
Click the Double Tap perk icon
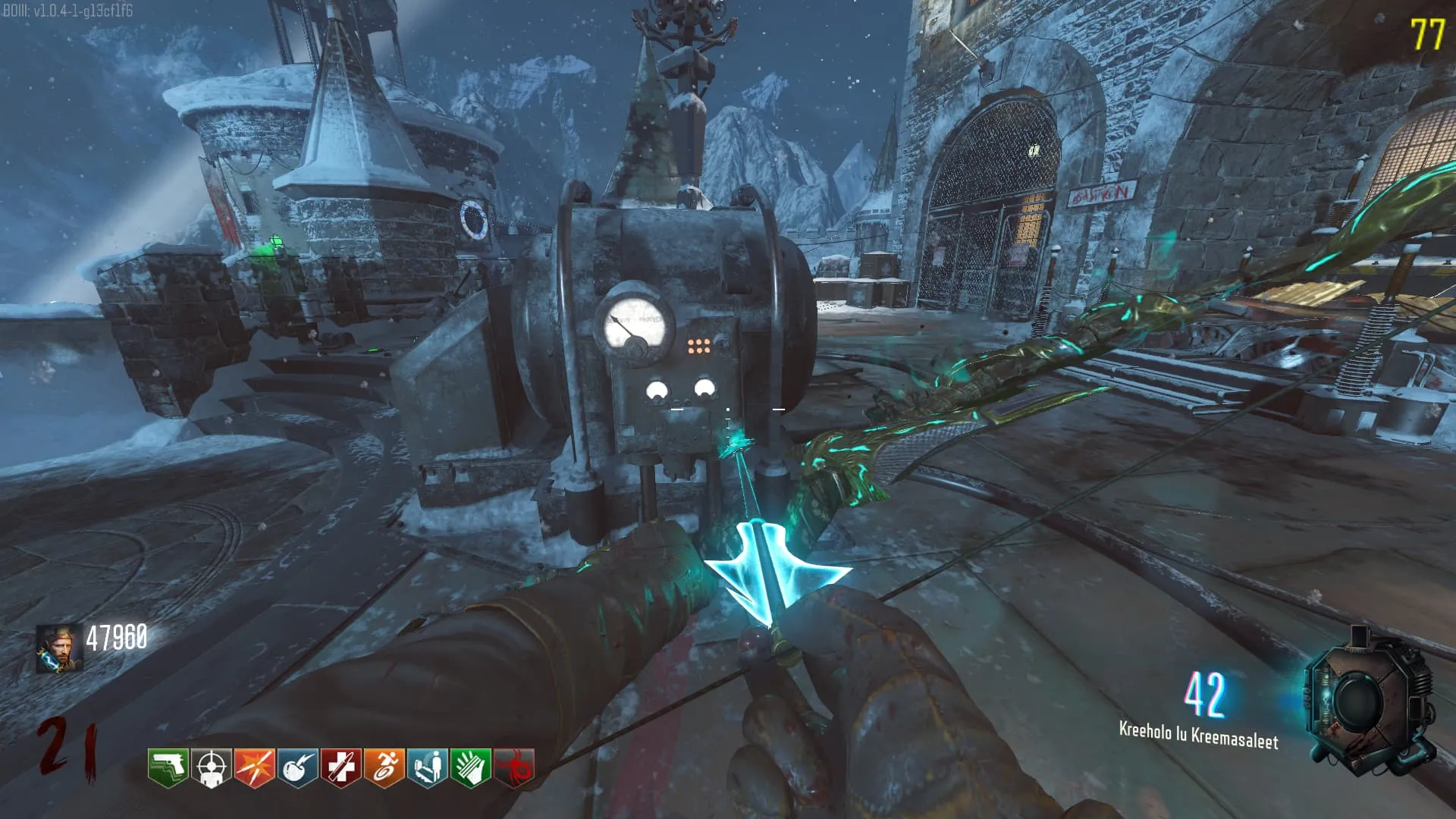coord(254,768)
